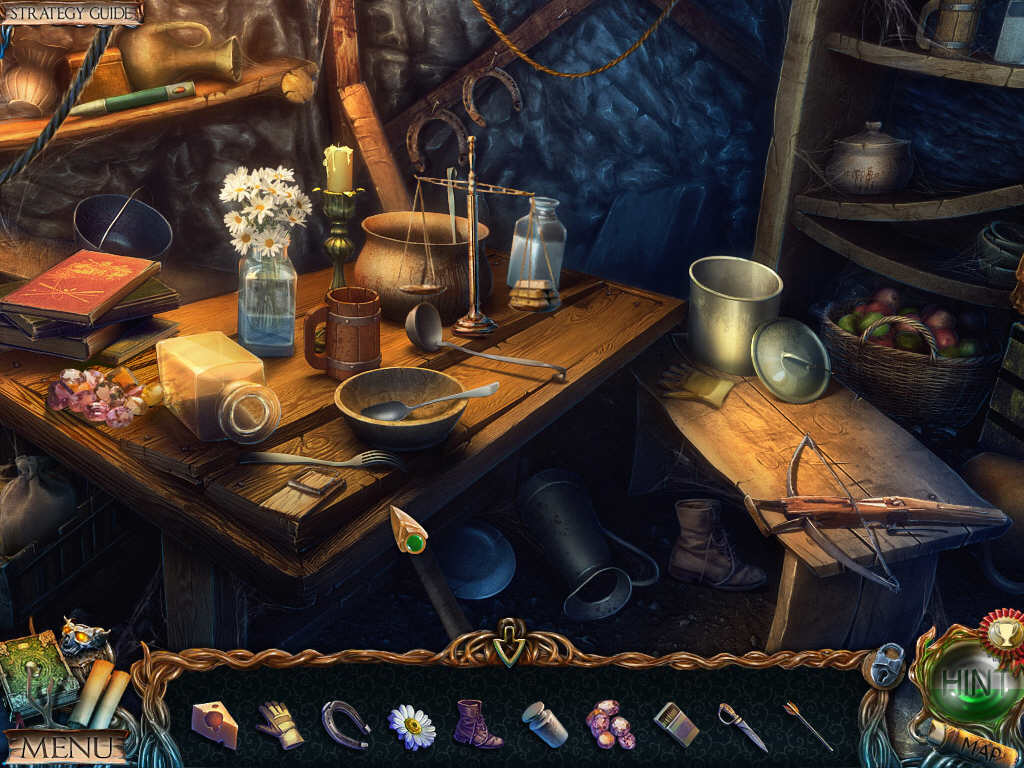Open the Strategy Guide
1024x768 pixels.
(70, 12)
